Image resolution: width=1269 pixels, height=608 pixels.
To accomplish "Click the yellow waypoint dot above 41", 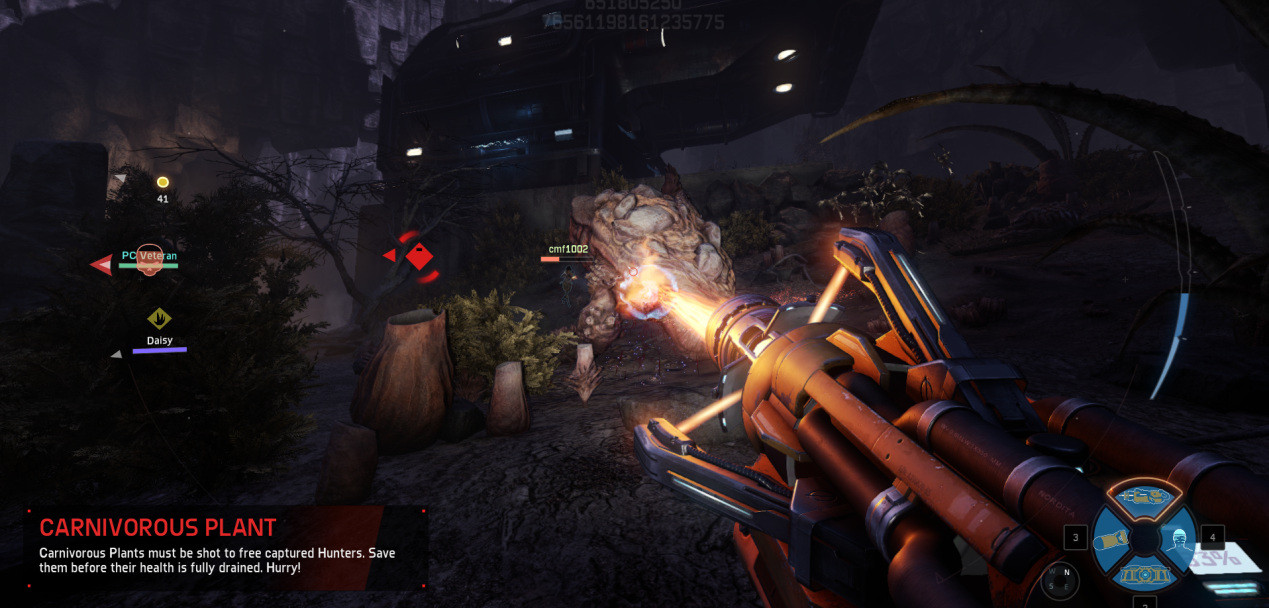I will [162, 182].
